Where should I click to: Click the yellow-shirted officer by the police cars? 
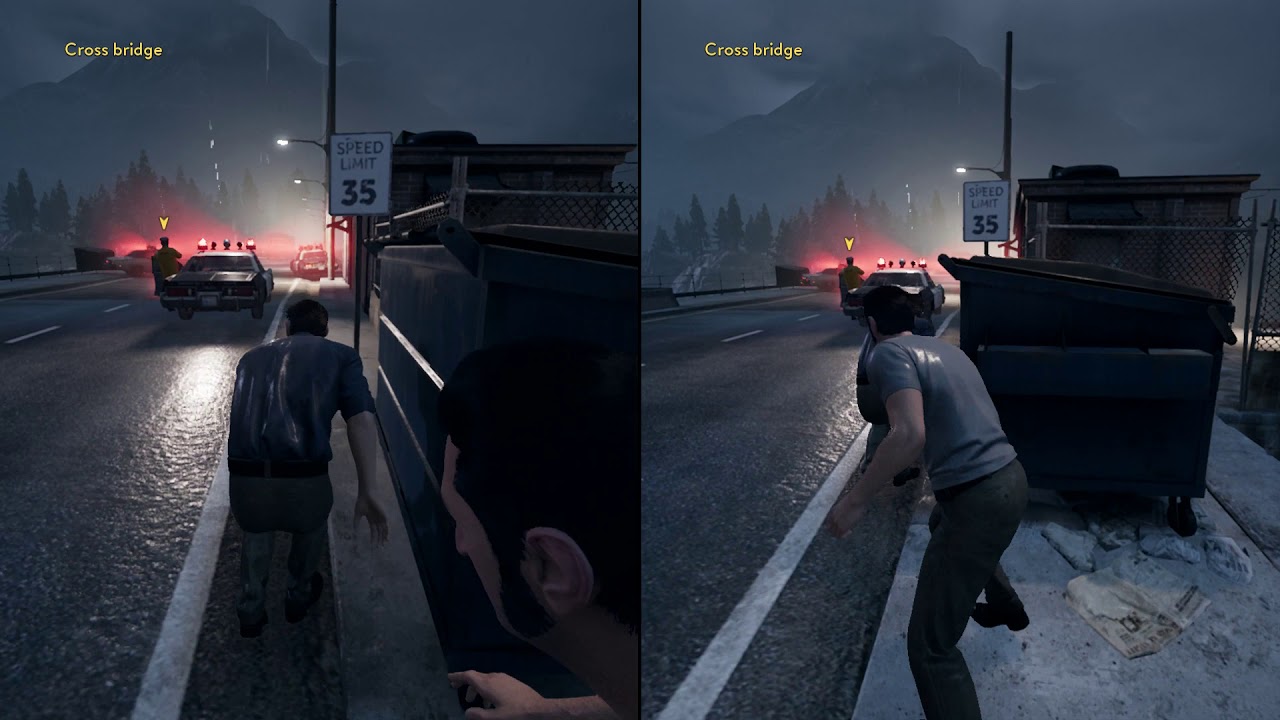point(167,257)
